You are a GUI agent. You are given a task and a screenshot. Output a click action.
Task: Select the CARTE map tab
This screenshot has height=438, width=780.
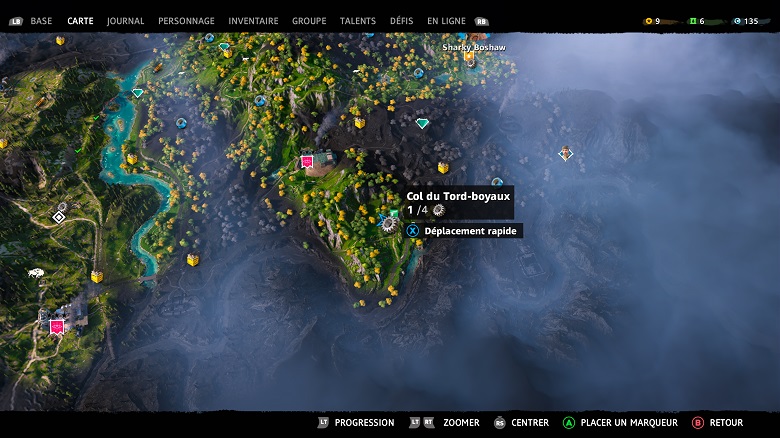(80, 21)
